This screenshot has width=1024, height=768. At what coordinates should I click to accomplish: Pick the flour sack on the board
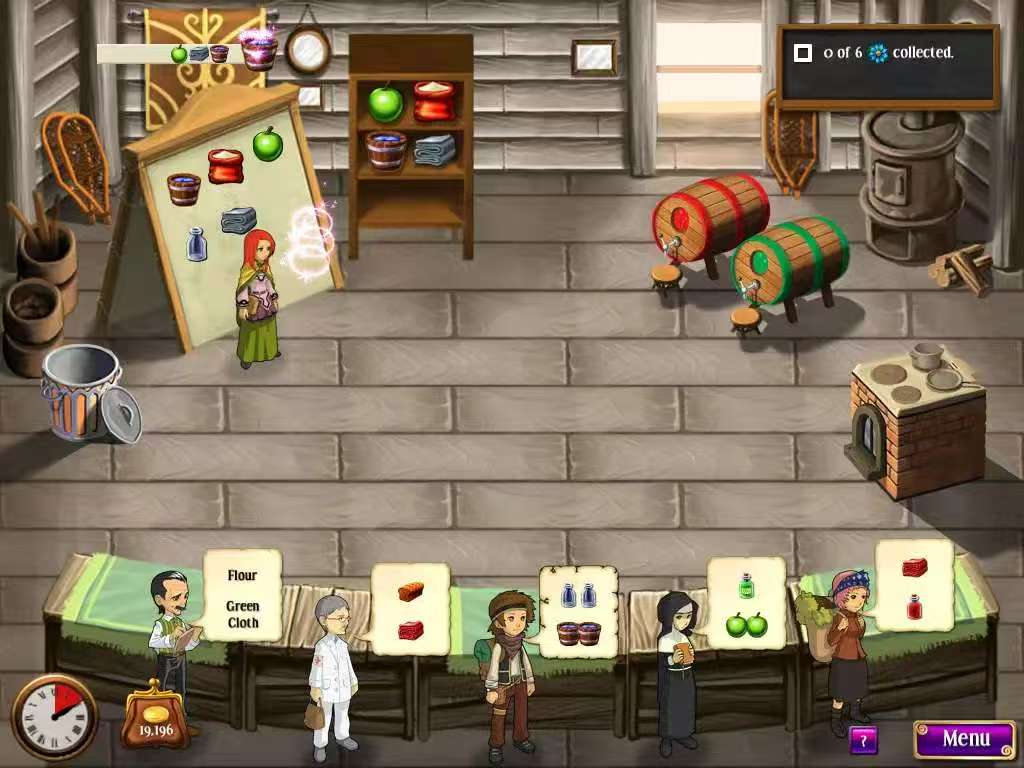pyautogui.click(x=225, y=165)
